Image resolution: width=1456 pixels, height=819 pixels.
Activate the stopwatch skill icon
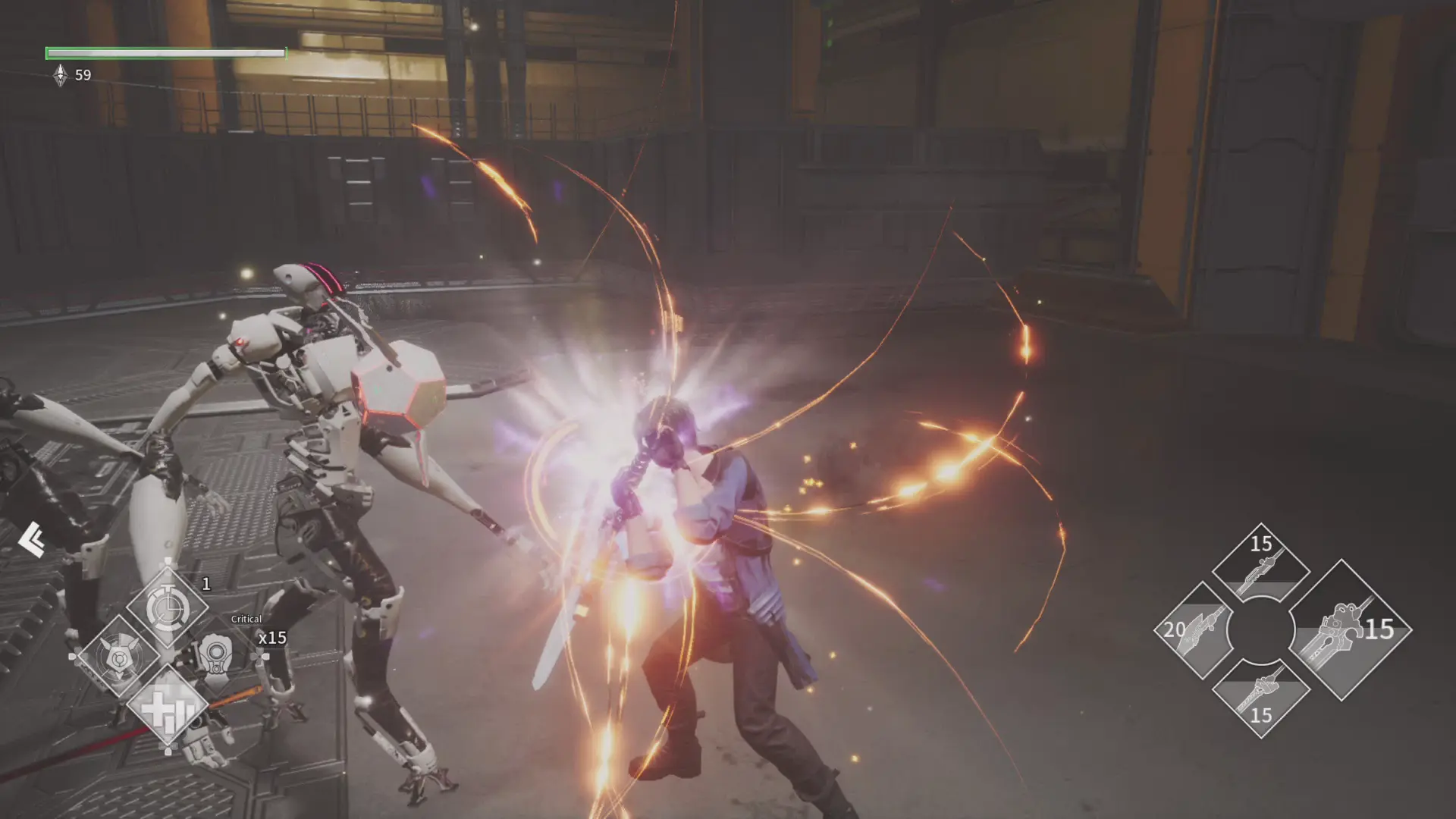pyautogui.click(x=167, y=607)
